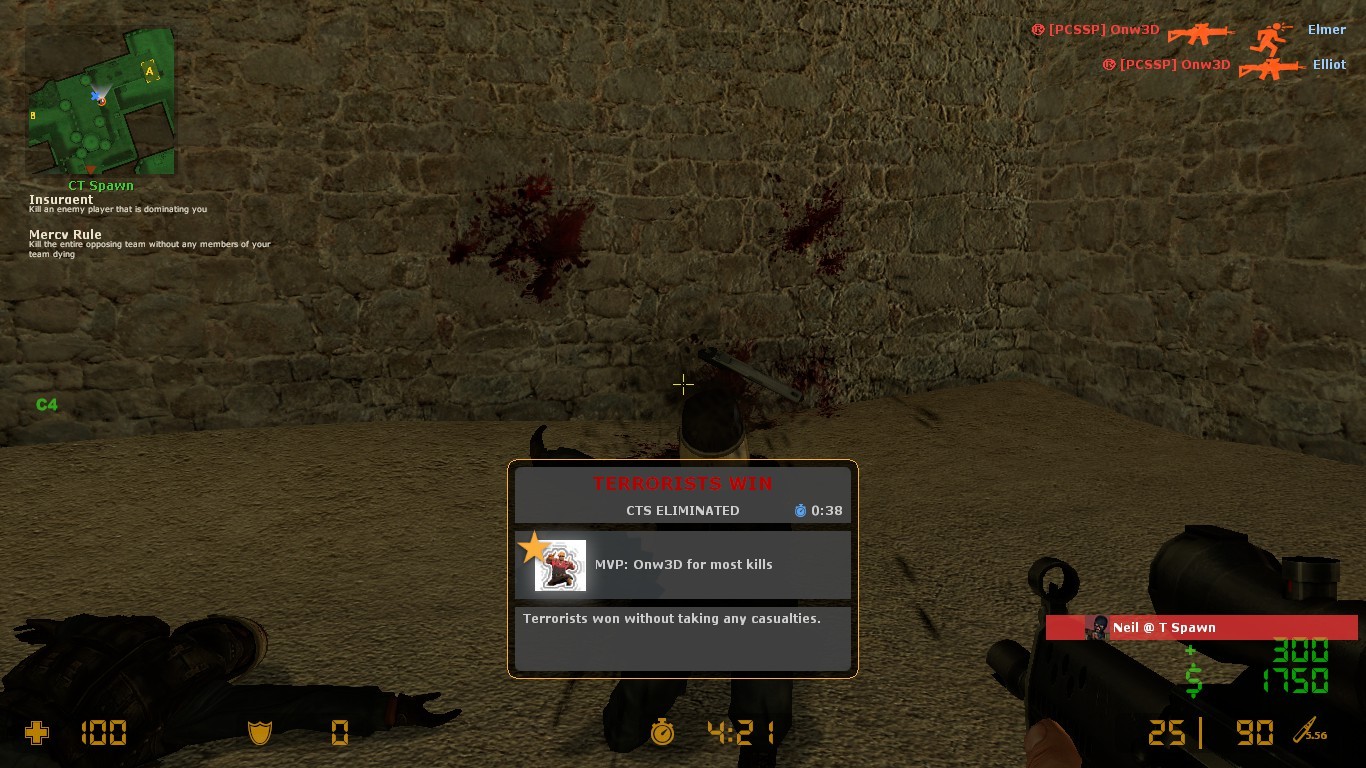This screenshot has height=768, width=1366.
Task: Click the green dollar sign money icon
Action: pos(1193,682)
